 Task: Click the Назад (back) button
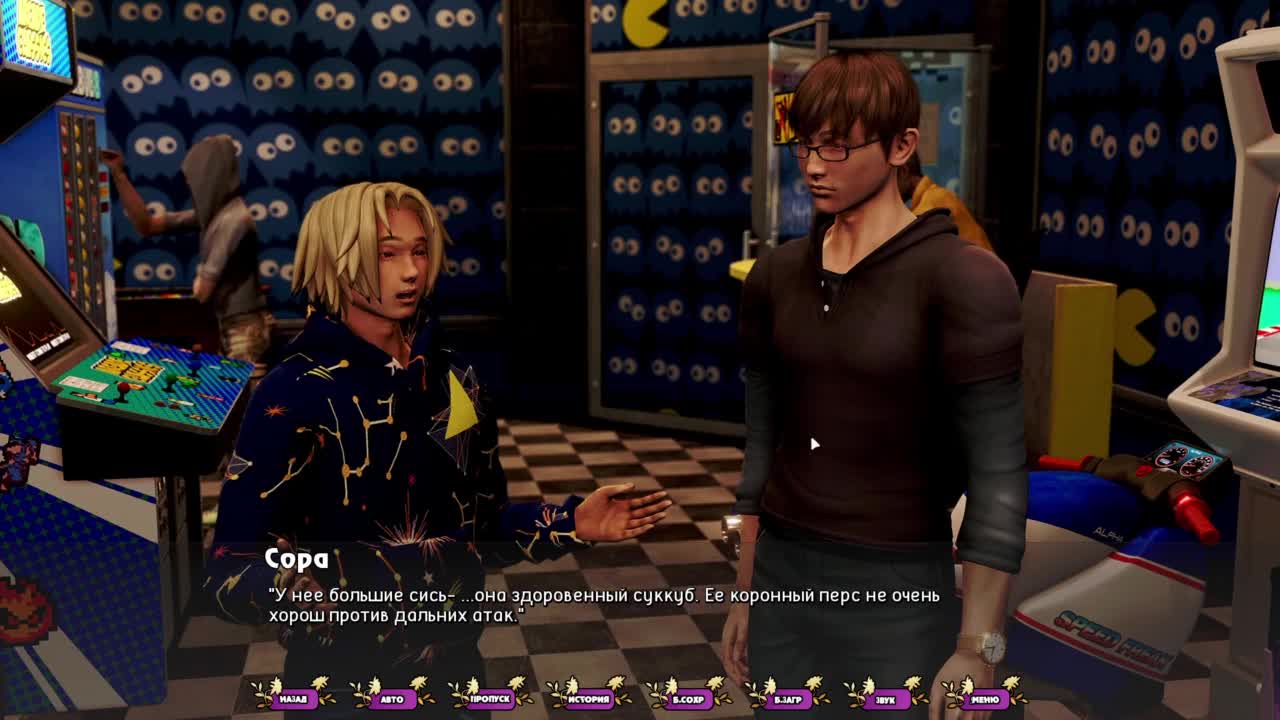293,699
